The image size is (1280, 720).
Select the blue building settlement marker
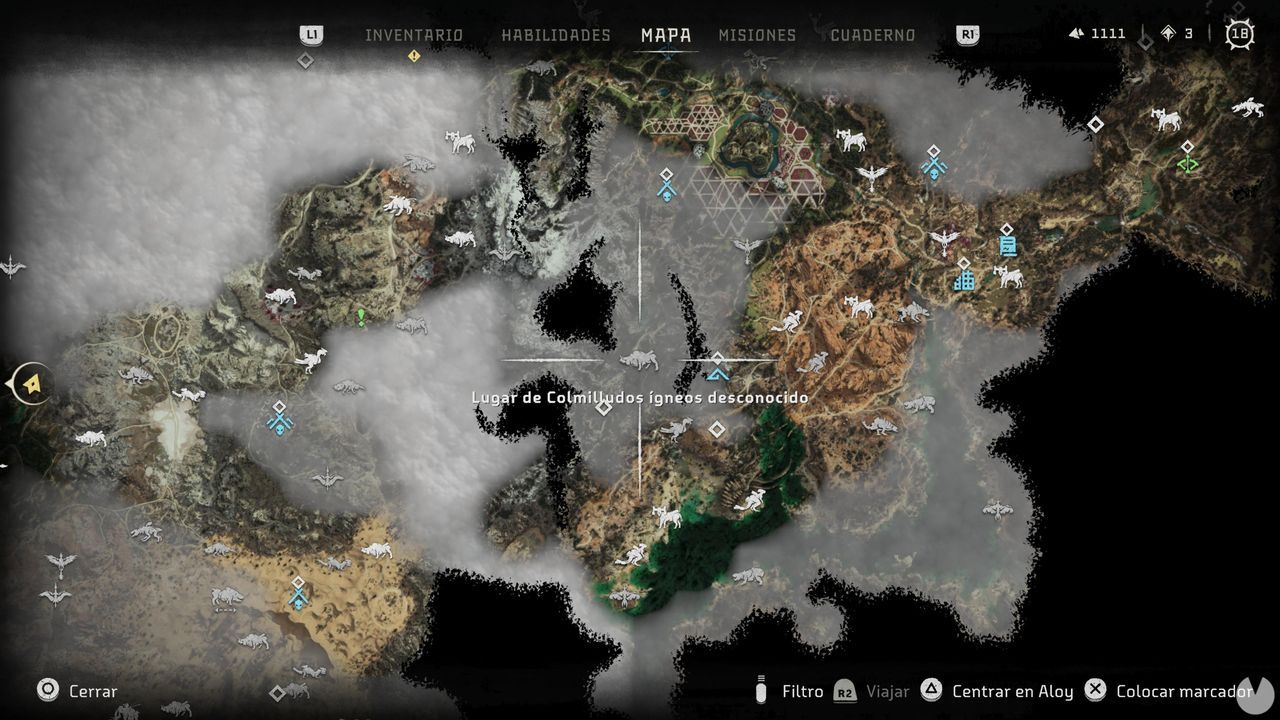pos(964,279)
